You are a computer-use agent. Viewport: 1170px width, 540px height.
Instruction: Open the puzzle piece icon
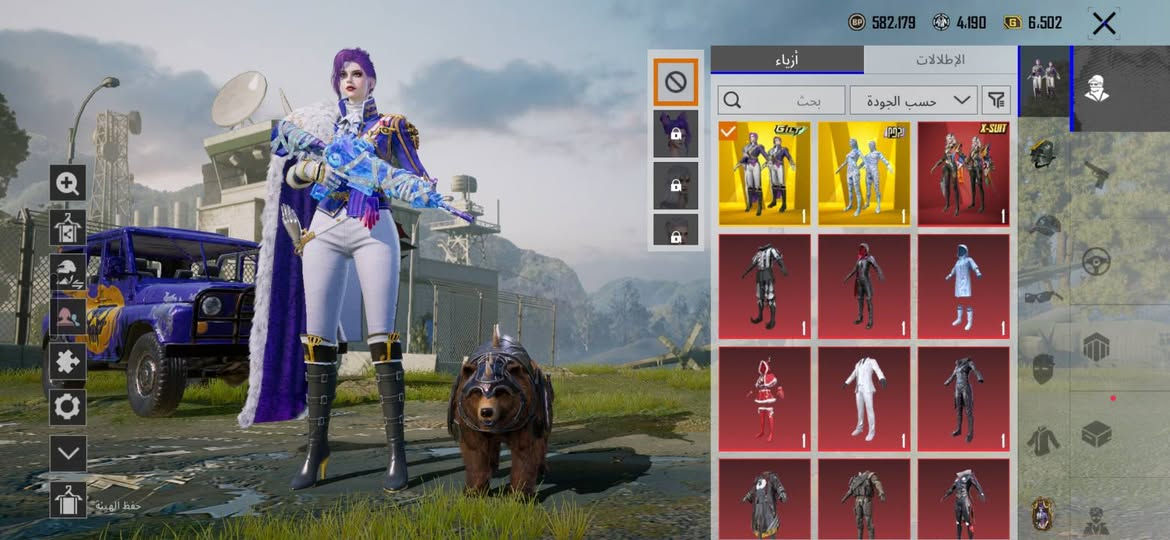coord(68,361)
